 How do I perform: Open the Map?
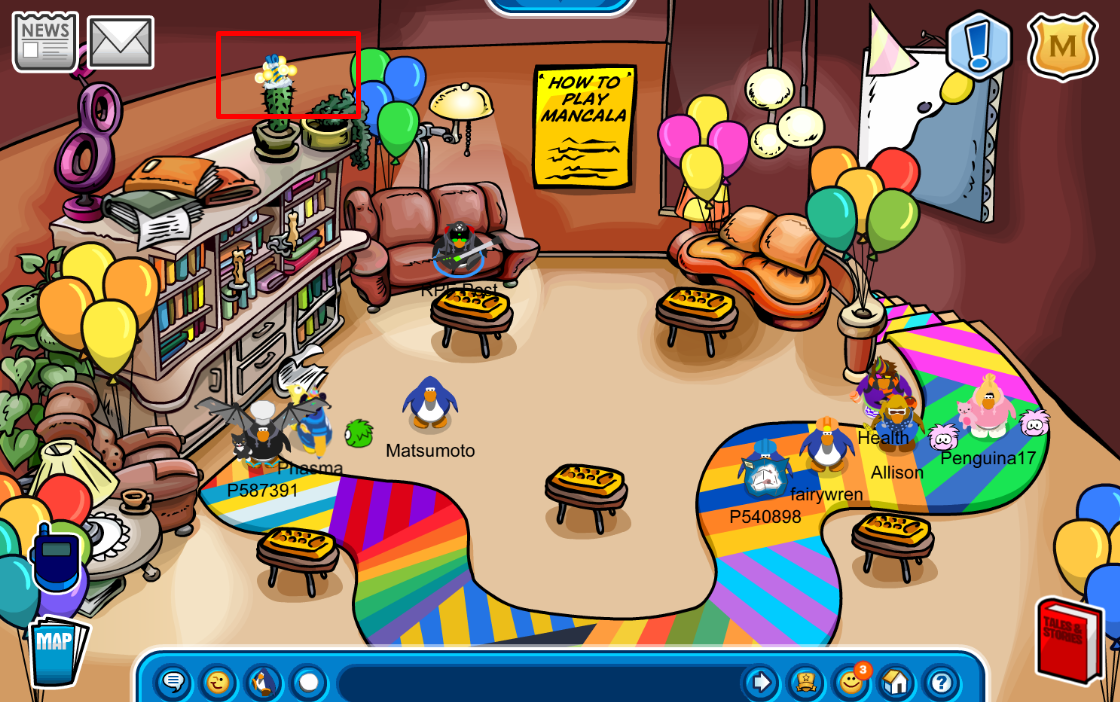(56, 649)
